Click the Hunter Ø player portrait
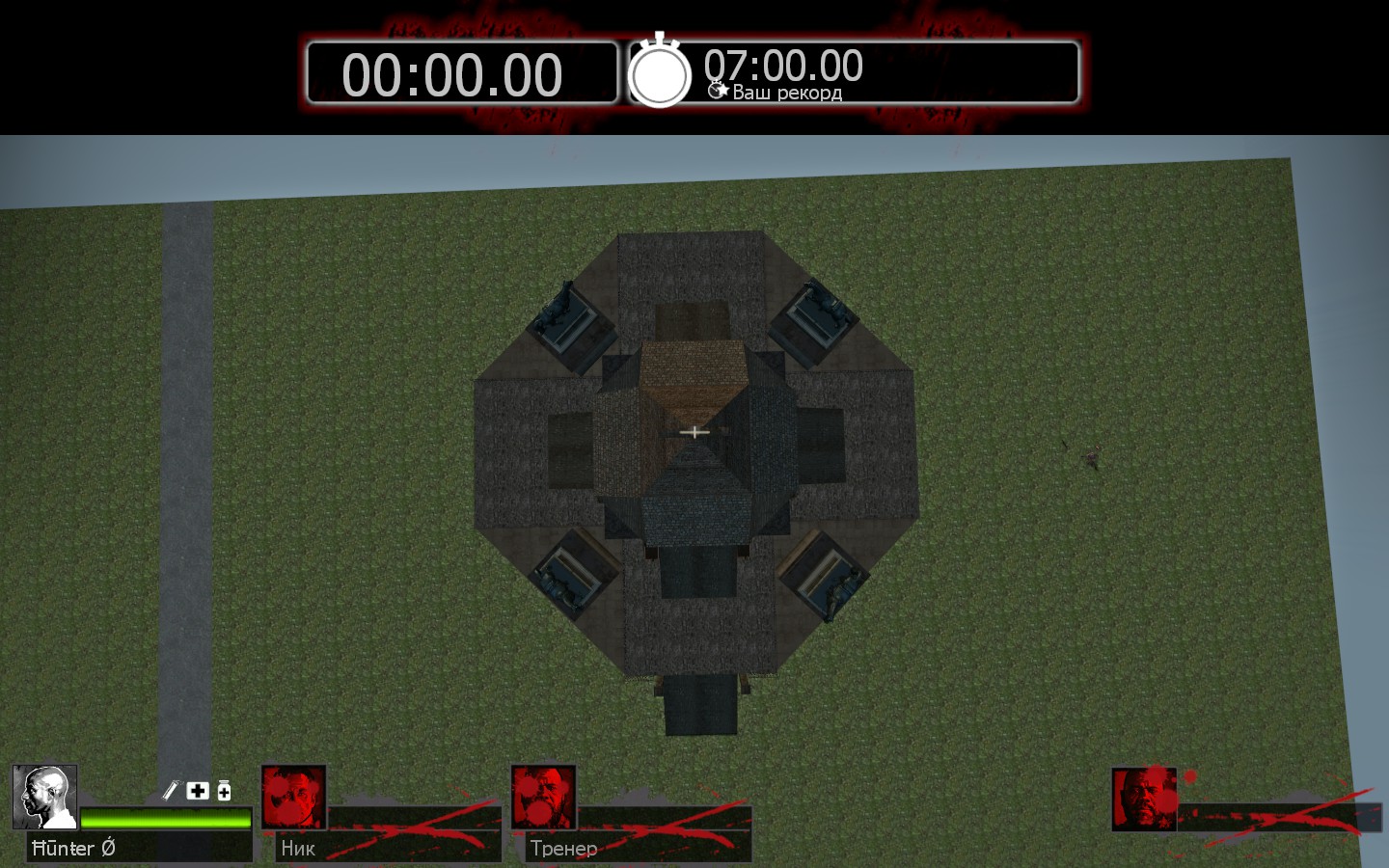1389x868 pixels. 44,798
